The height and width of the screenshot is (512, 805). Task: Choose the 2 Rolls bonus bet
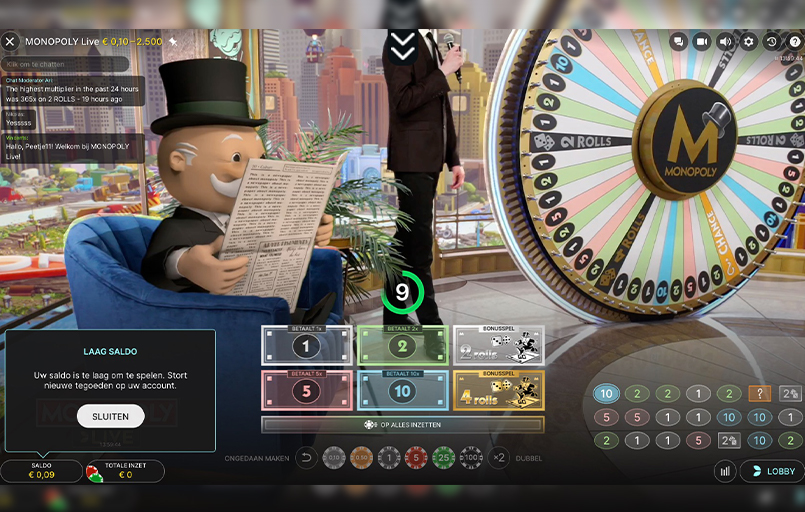498,346
